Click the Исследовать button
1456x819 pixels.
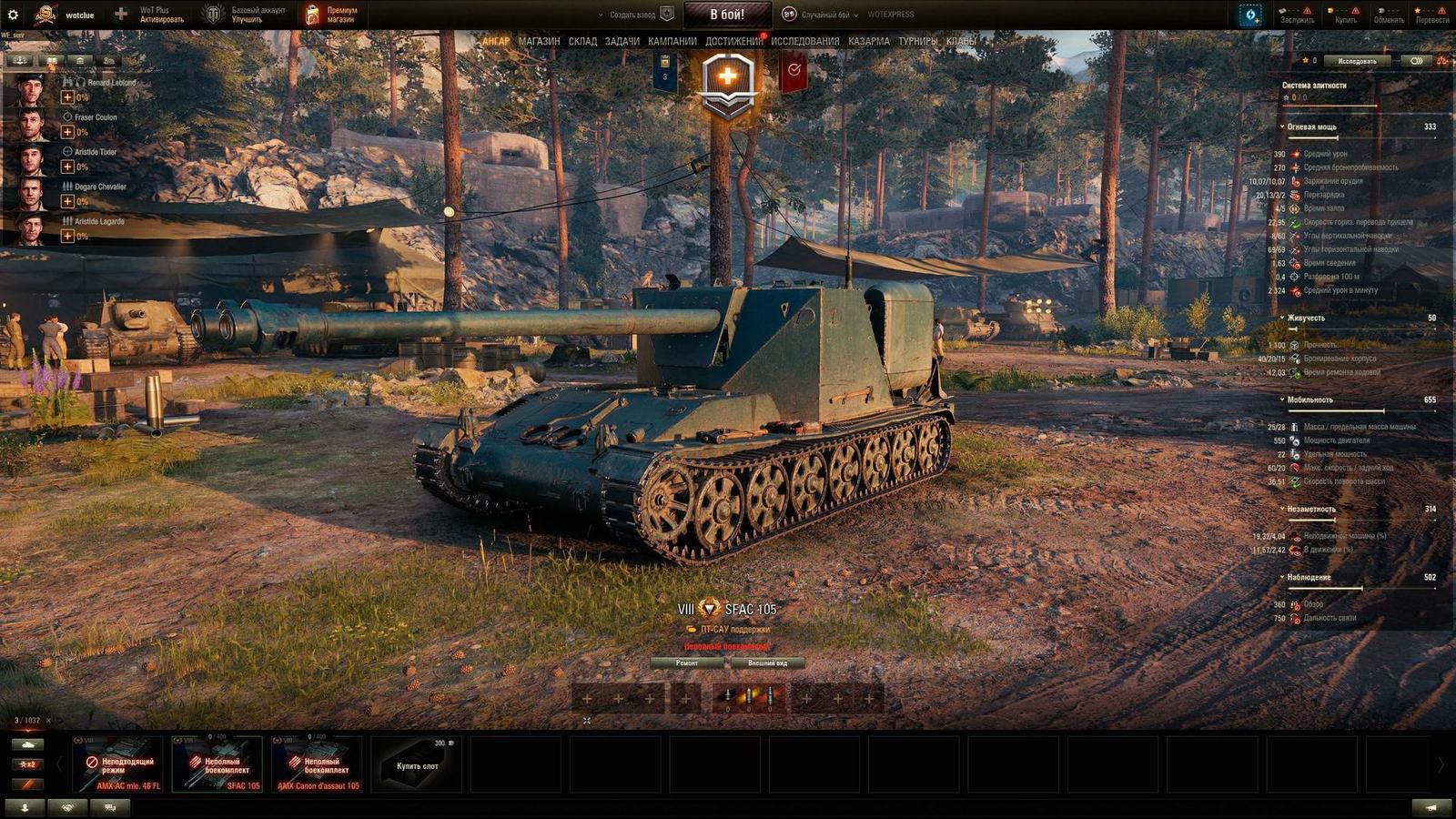[1357, 61]
